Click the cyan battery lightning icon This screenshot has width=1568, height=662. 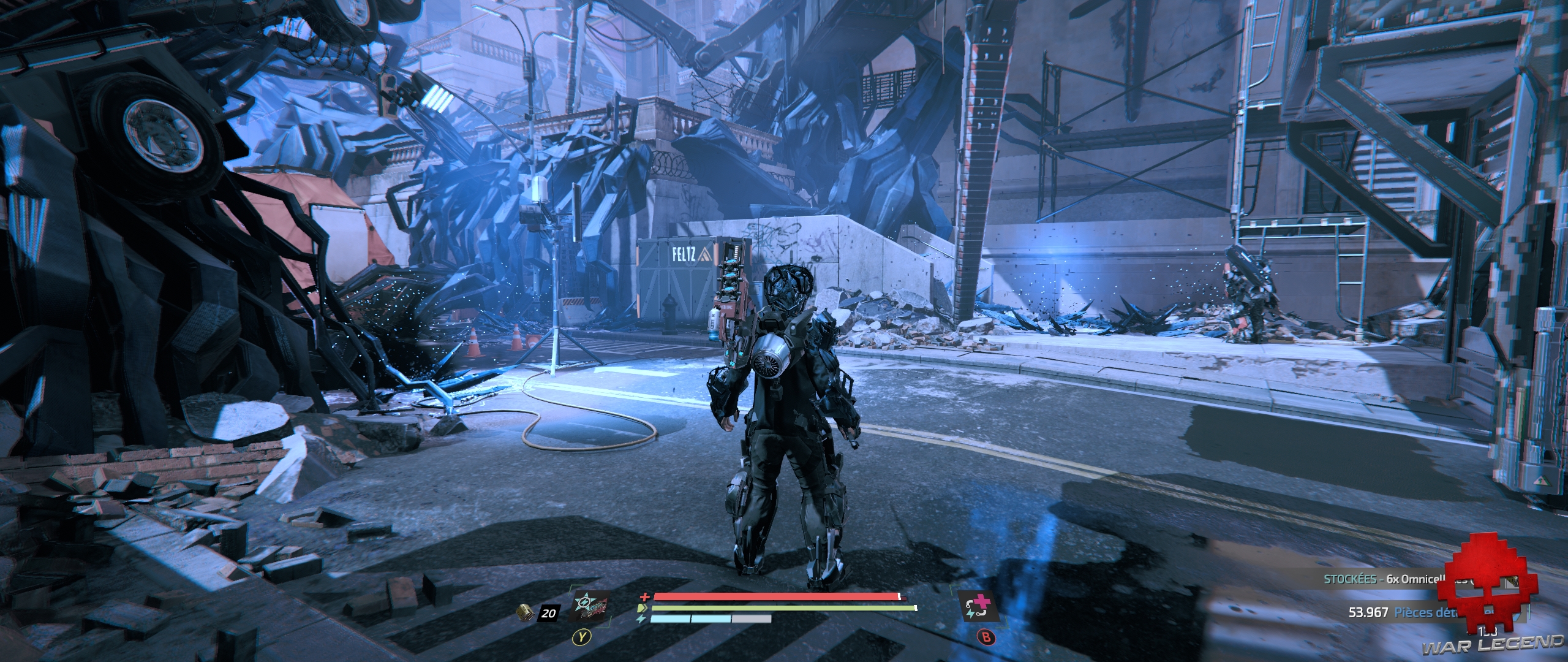(x=640, y=618)
